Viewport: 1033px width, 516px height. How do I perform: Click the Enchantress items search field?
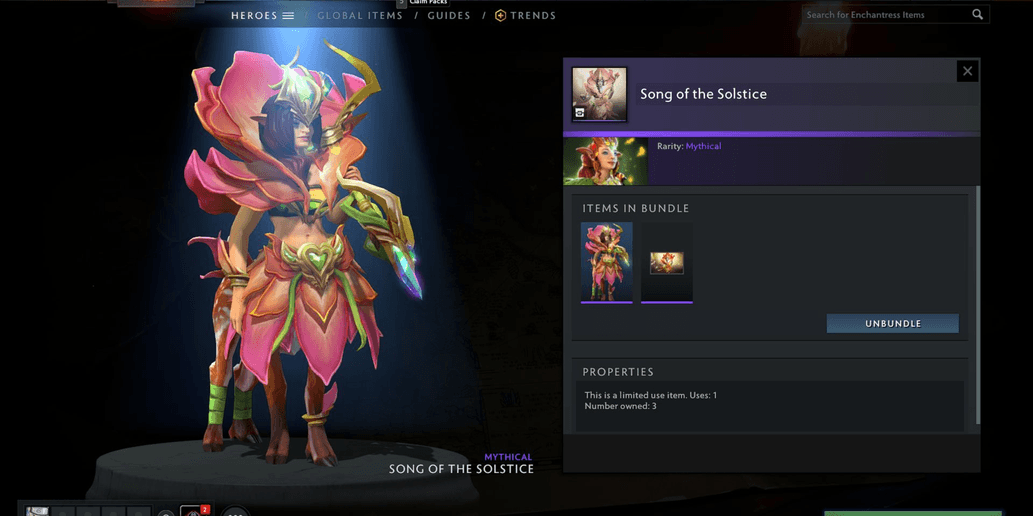click(885, 15)
